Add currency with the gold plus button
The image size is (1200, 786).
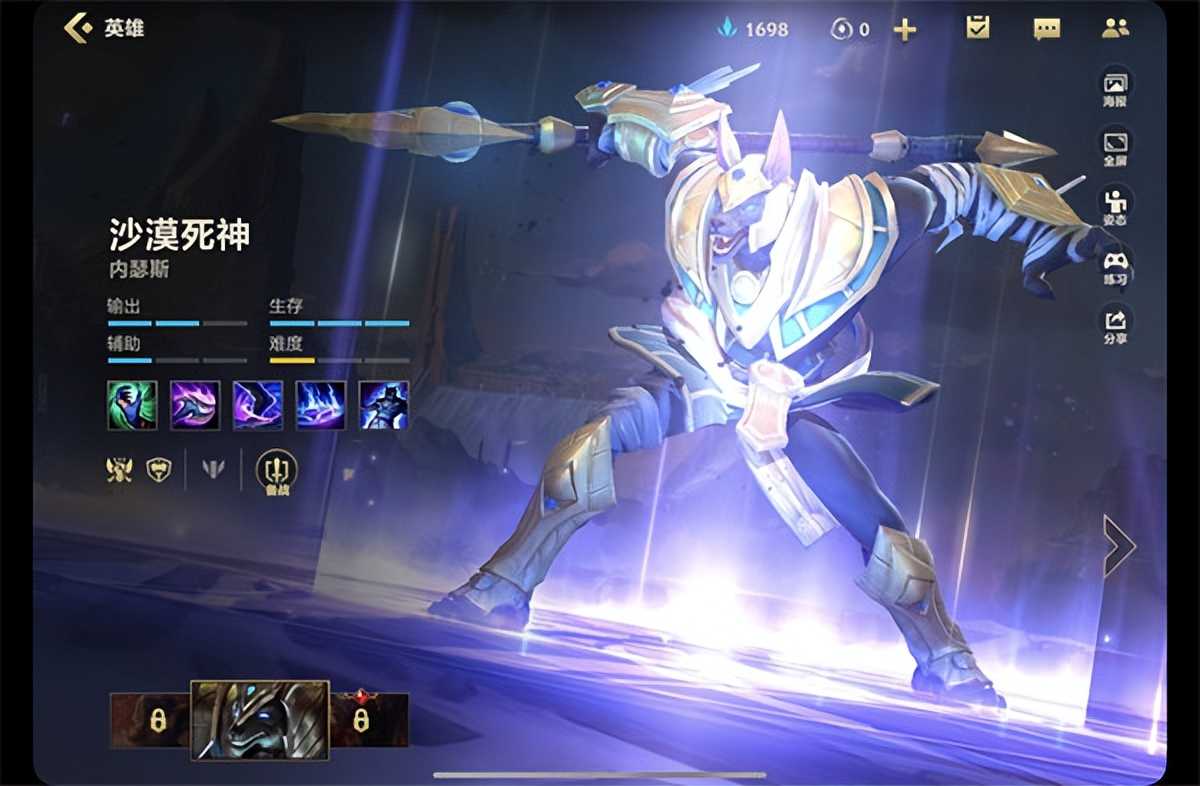coord(904,29)
